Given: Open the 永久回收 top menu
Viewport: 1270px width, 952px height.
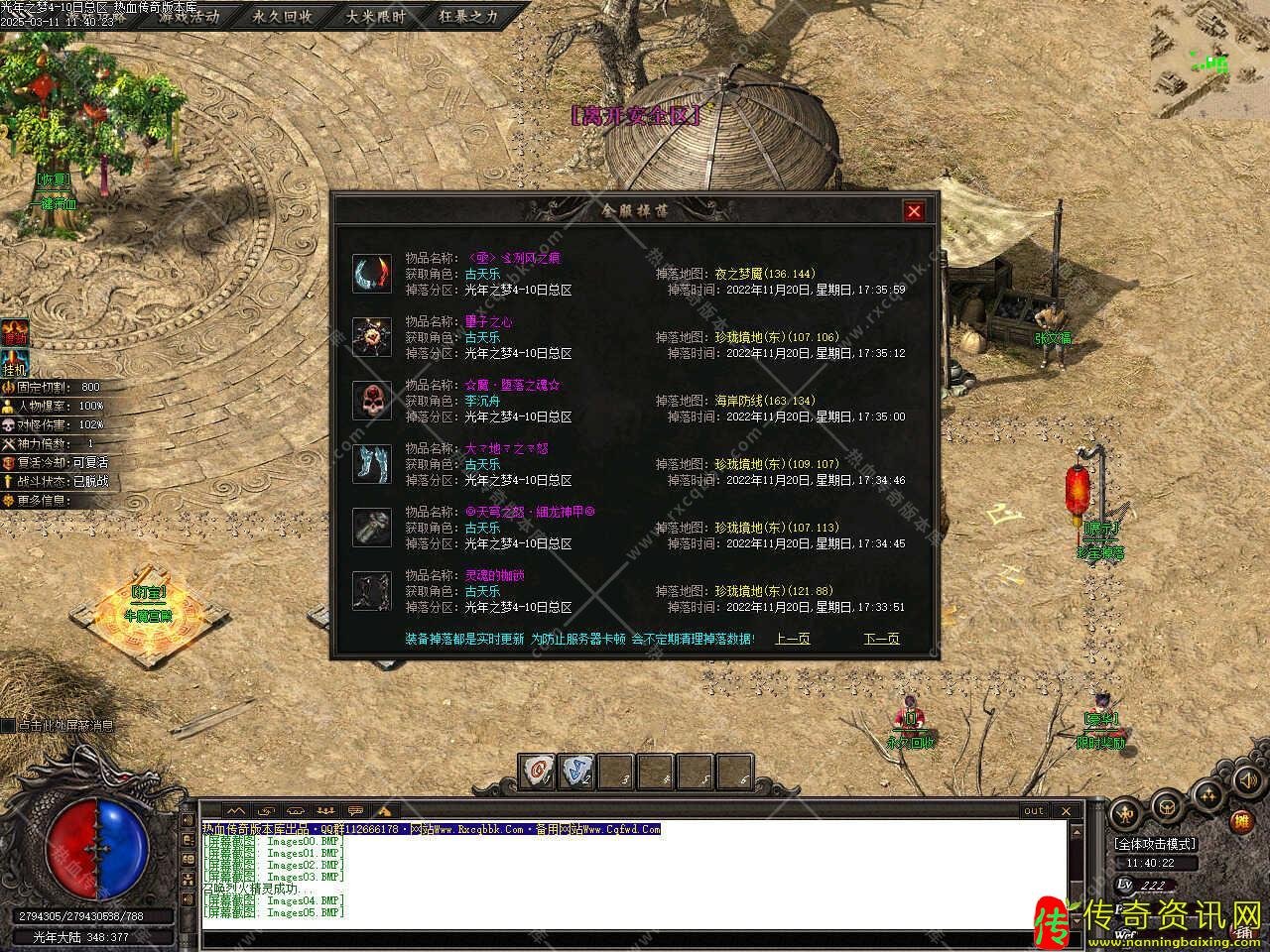Looking at the screenshot, I should pos(282,17).
